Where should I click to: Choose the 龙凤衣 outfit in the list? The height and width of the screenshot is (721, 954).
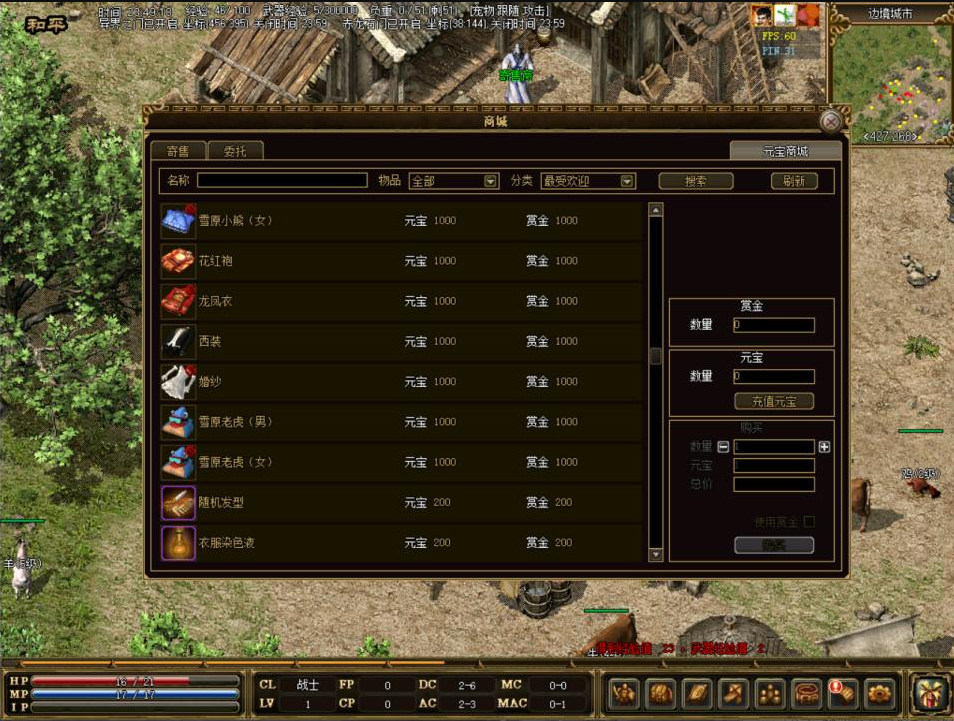coord(400,301)
